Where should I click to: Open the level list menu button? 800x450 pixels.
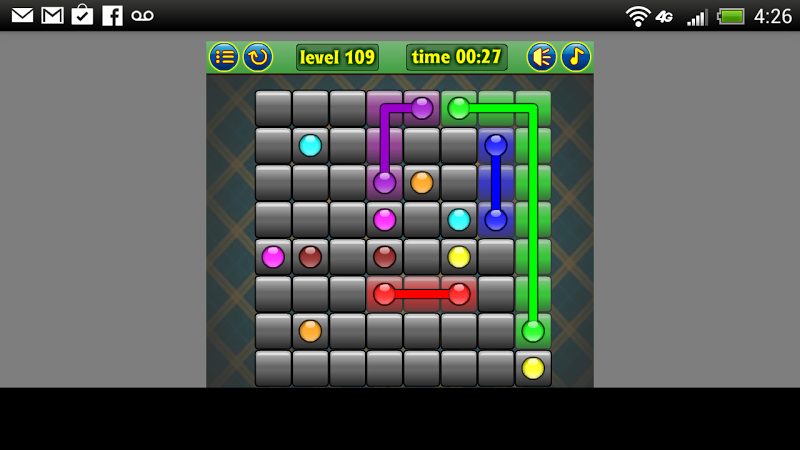point(224,57)
